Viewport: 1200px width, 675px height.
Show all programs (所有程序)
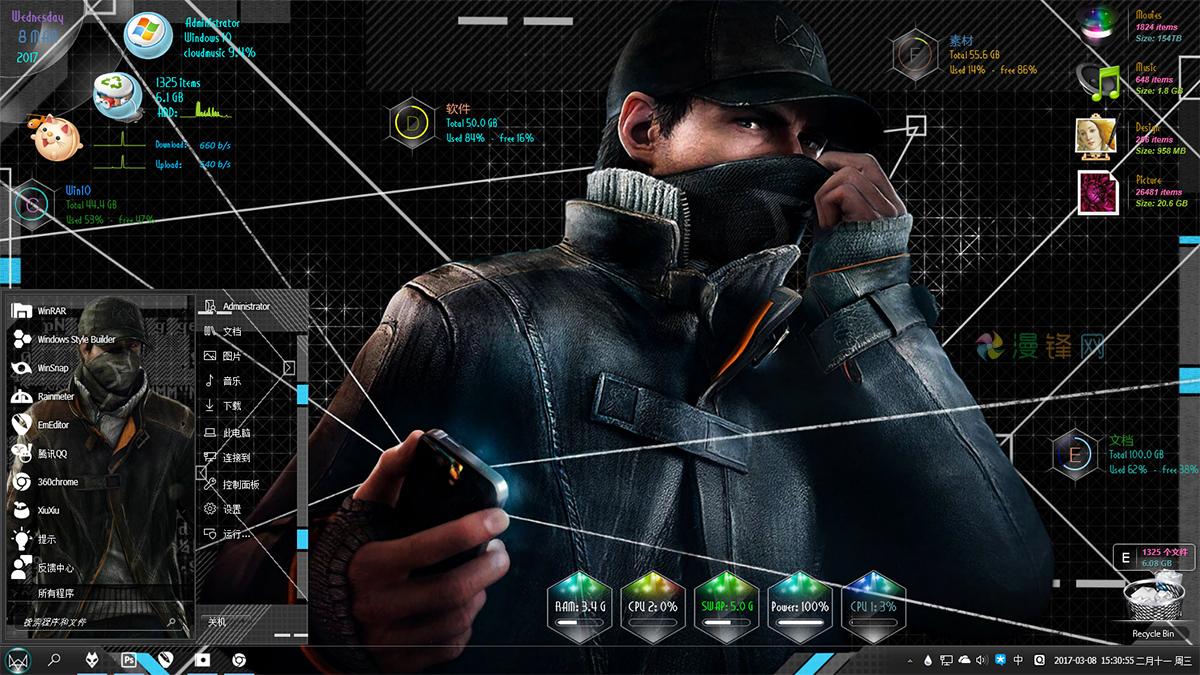point(55,593)
